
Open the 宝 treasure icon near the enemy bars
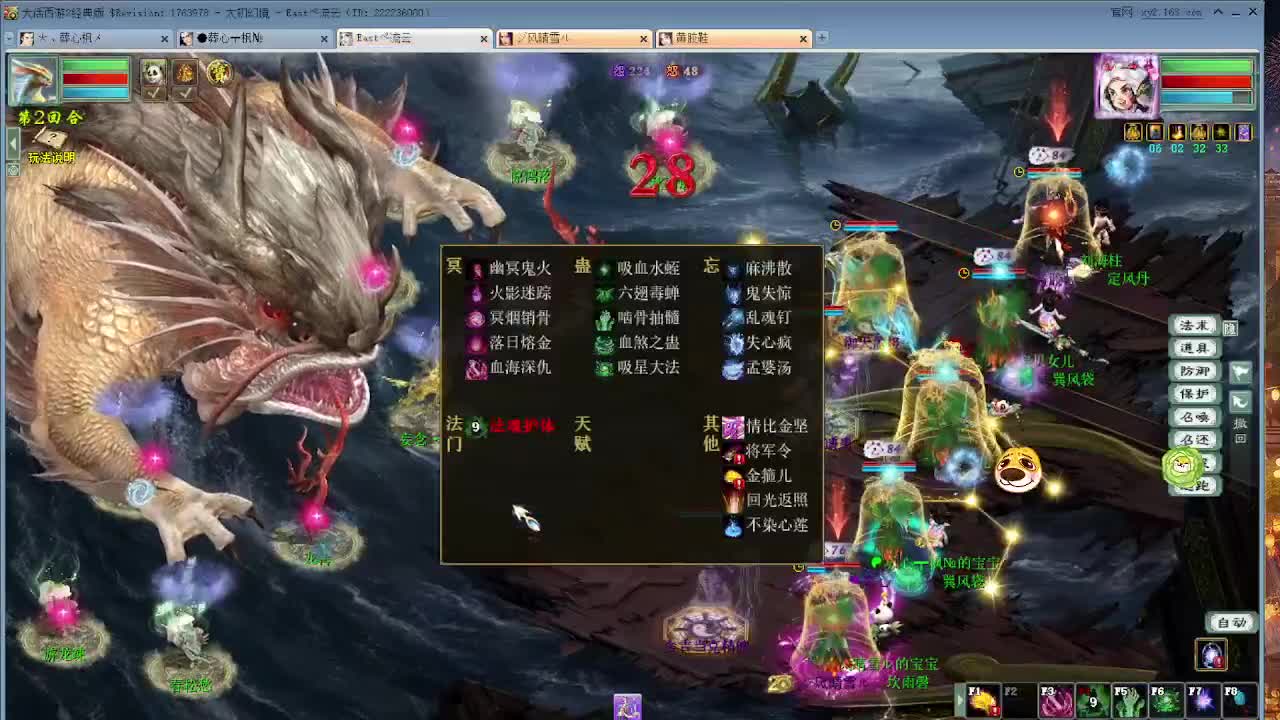pos(220,74)
